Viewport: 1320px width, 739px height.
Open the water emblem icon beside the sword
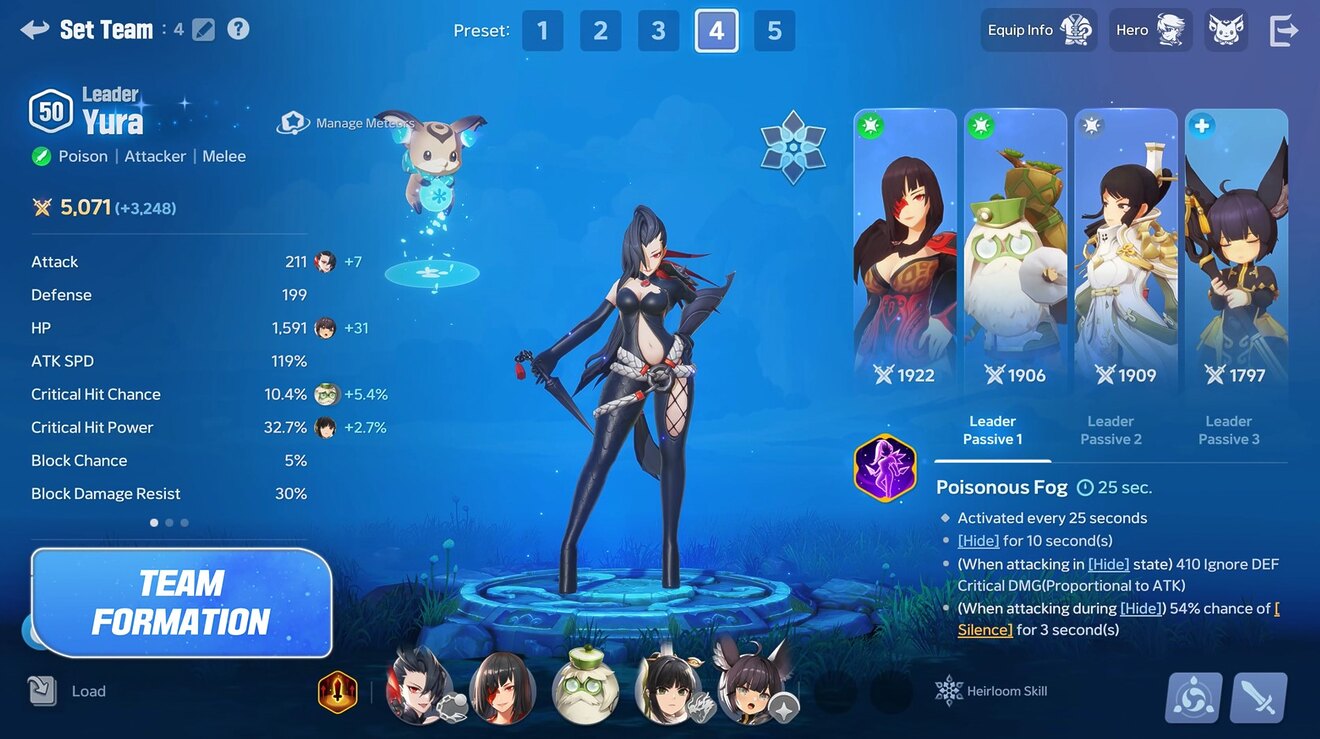pyautogui.click(x=1193, y=697)
